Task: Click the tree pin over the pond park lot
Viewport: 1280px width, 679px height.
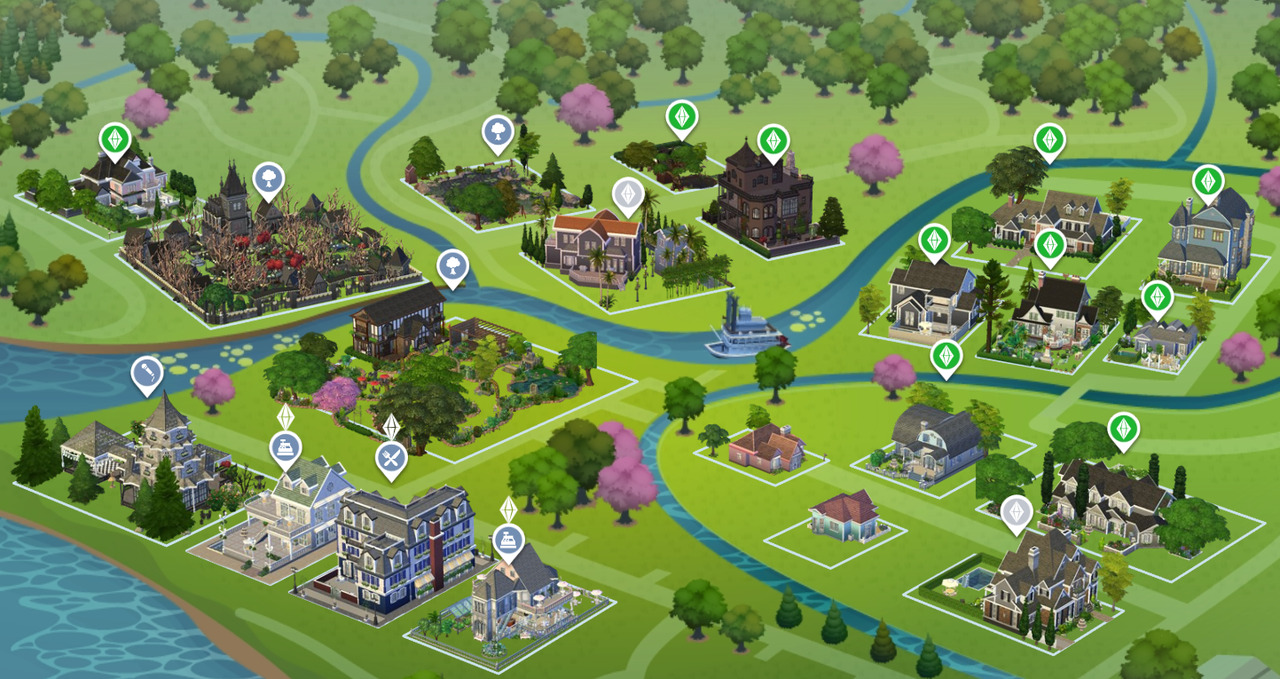Action: click(497, 132)
